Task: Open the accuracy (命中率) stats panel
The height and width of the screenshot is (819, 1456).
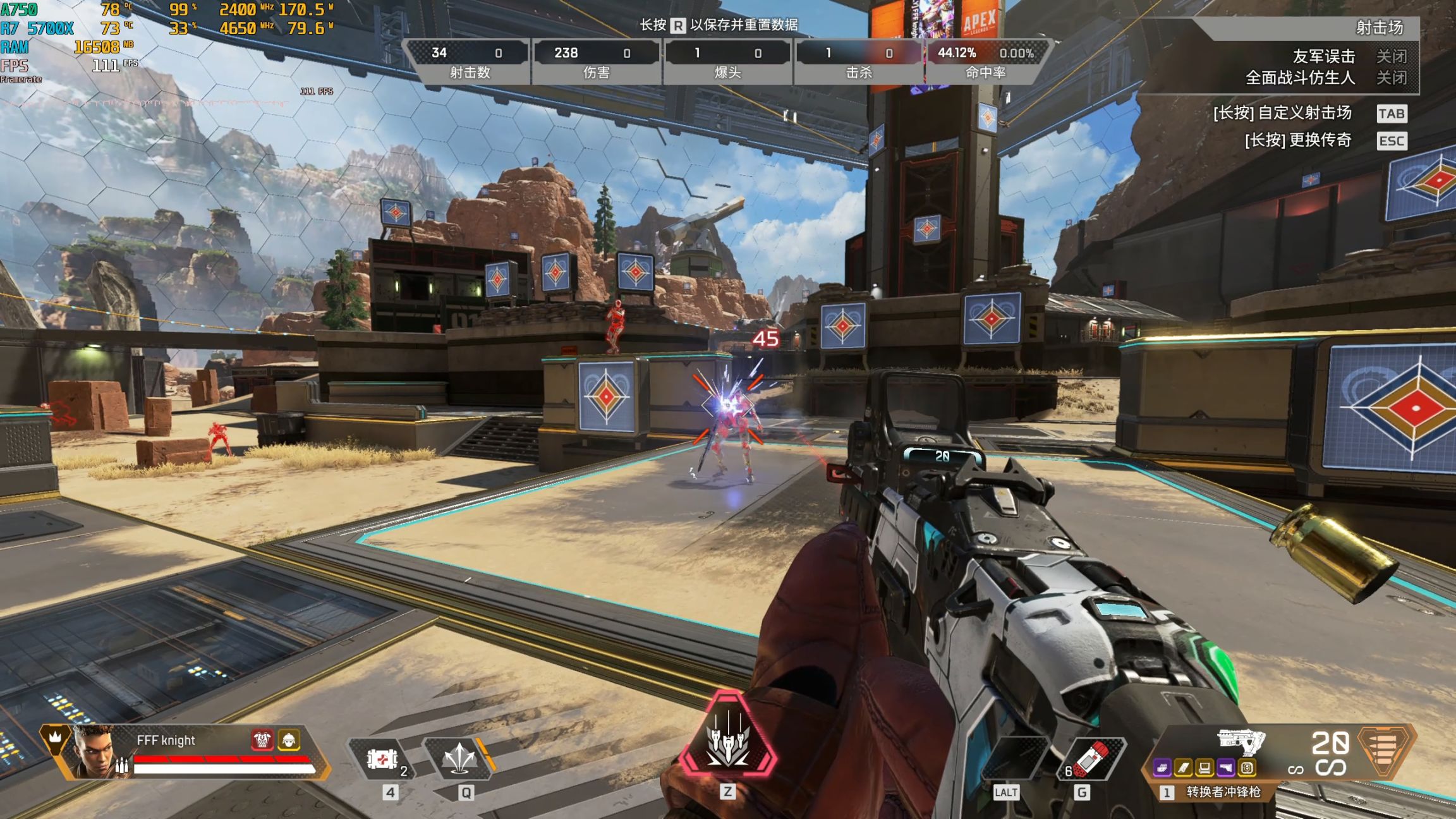Action: point(986,62)
